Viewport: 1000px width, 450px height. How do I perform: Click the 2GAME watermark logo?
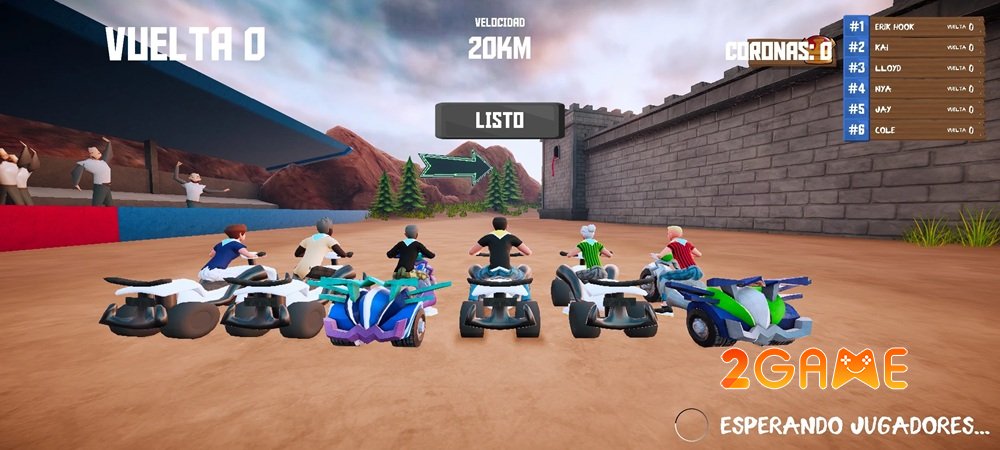pyautogui.click(x=814, y=369)
